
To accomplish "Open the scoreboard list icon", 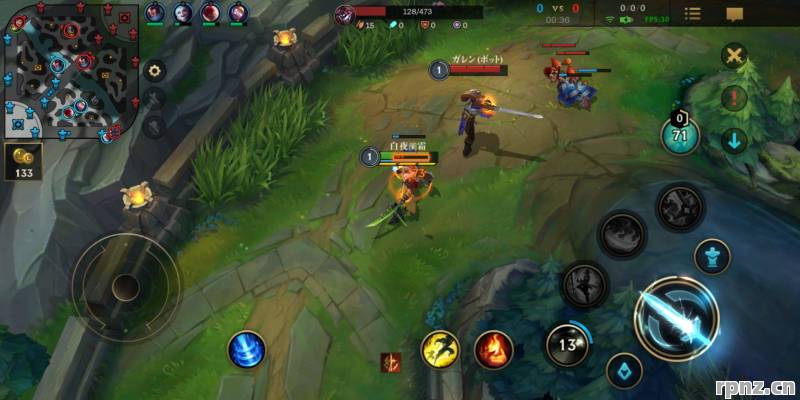I will point(692,13).
